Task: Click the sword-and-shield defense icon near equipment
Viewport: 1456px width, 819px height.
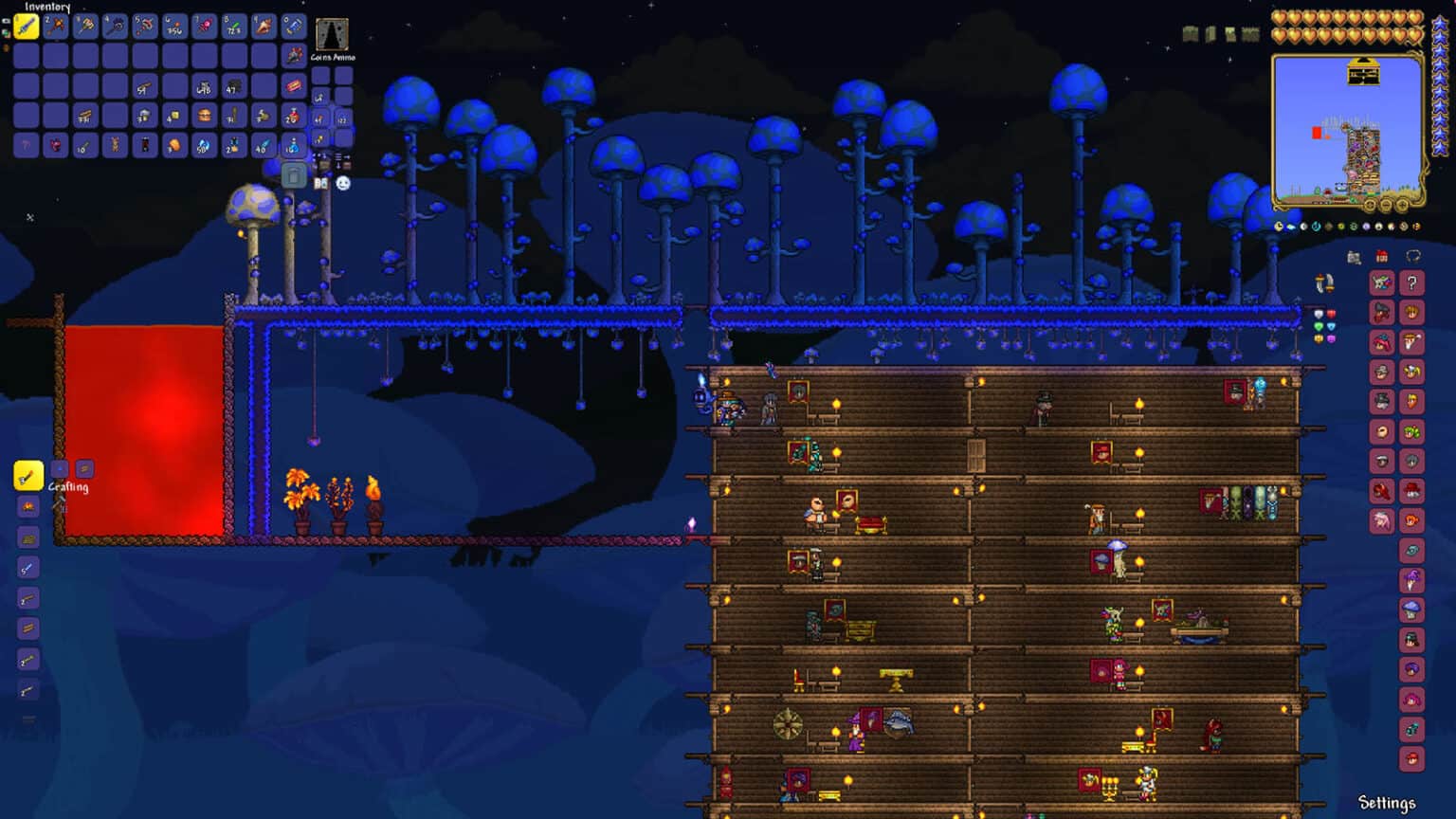Action: (1323, 283)
